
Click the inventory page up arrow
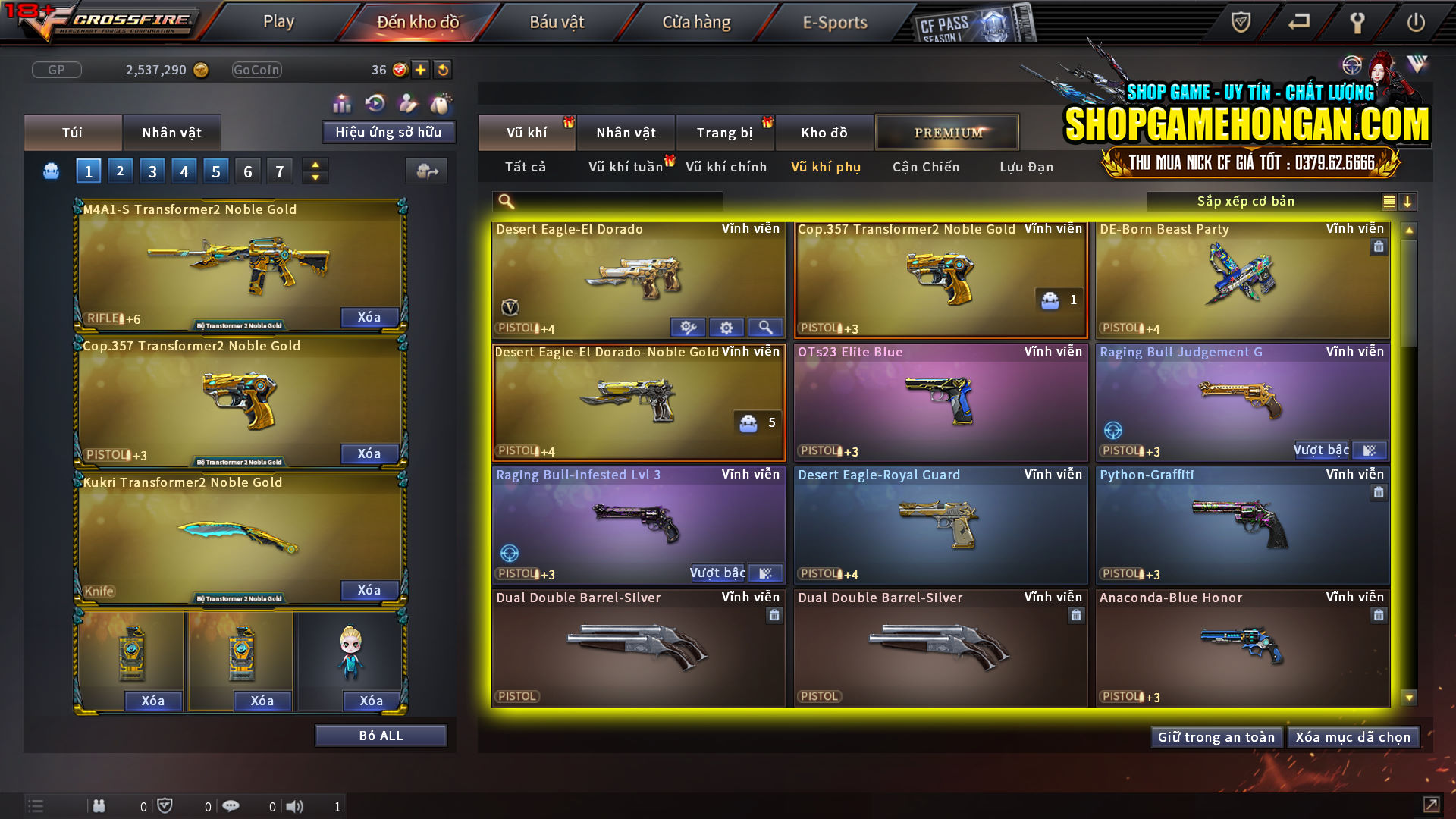pos(315,165)
